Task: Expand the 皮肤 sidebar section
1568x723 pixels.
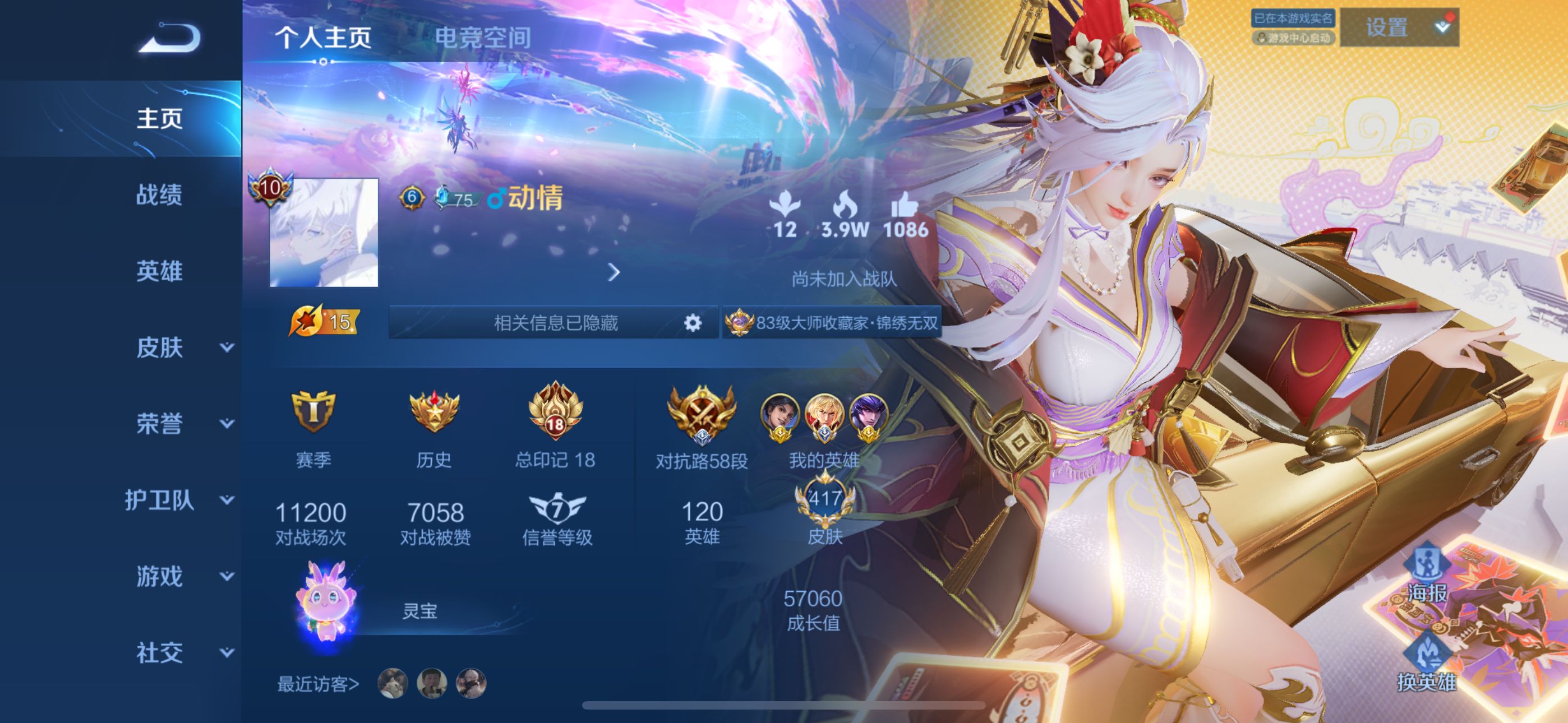Action: point(183,347)
